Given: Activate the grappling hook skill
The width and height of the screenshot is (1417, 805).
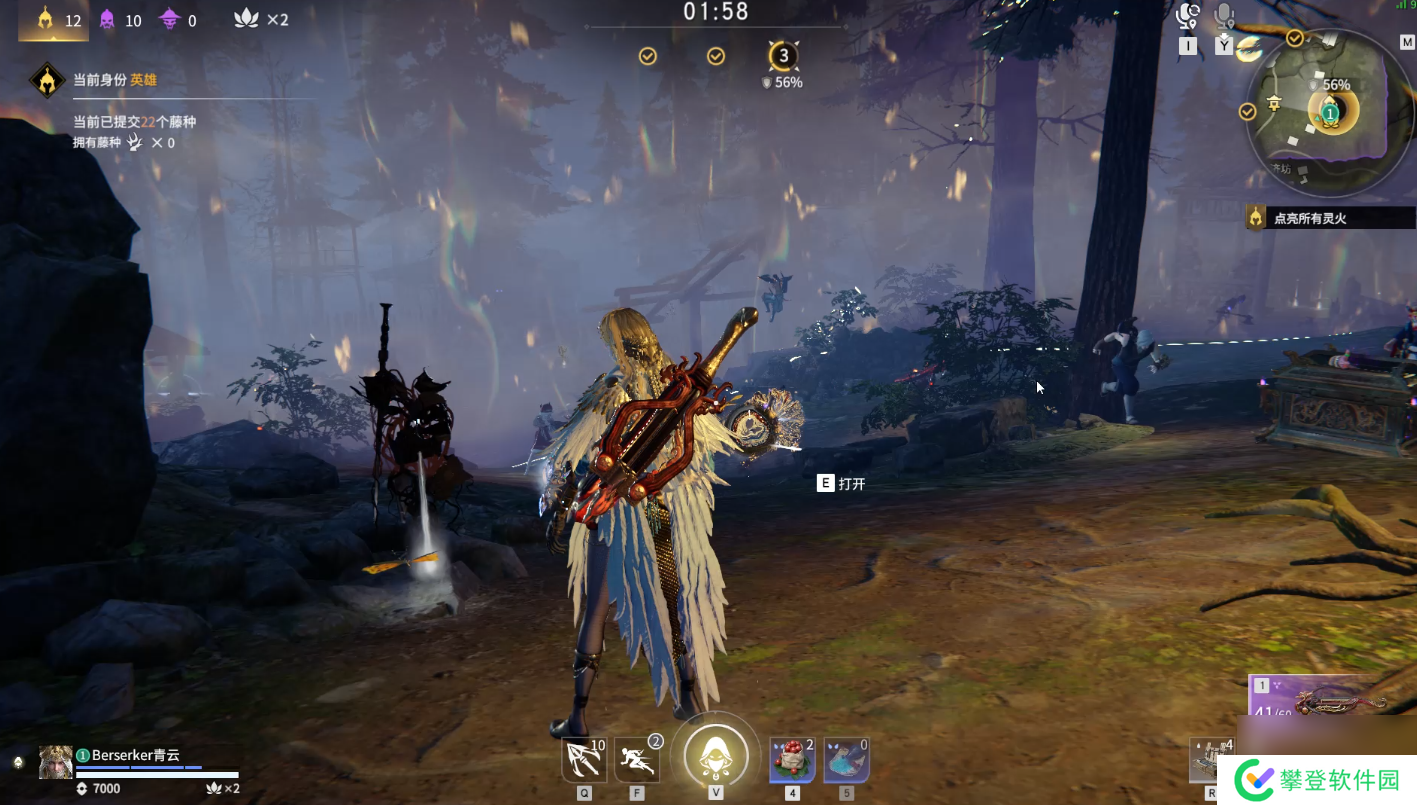Looking at the screenshot, I should [584, 762].
